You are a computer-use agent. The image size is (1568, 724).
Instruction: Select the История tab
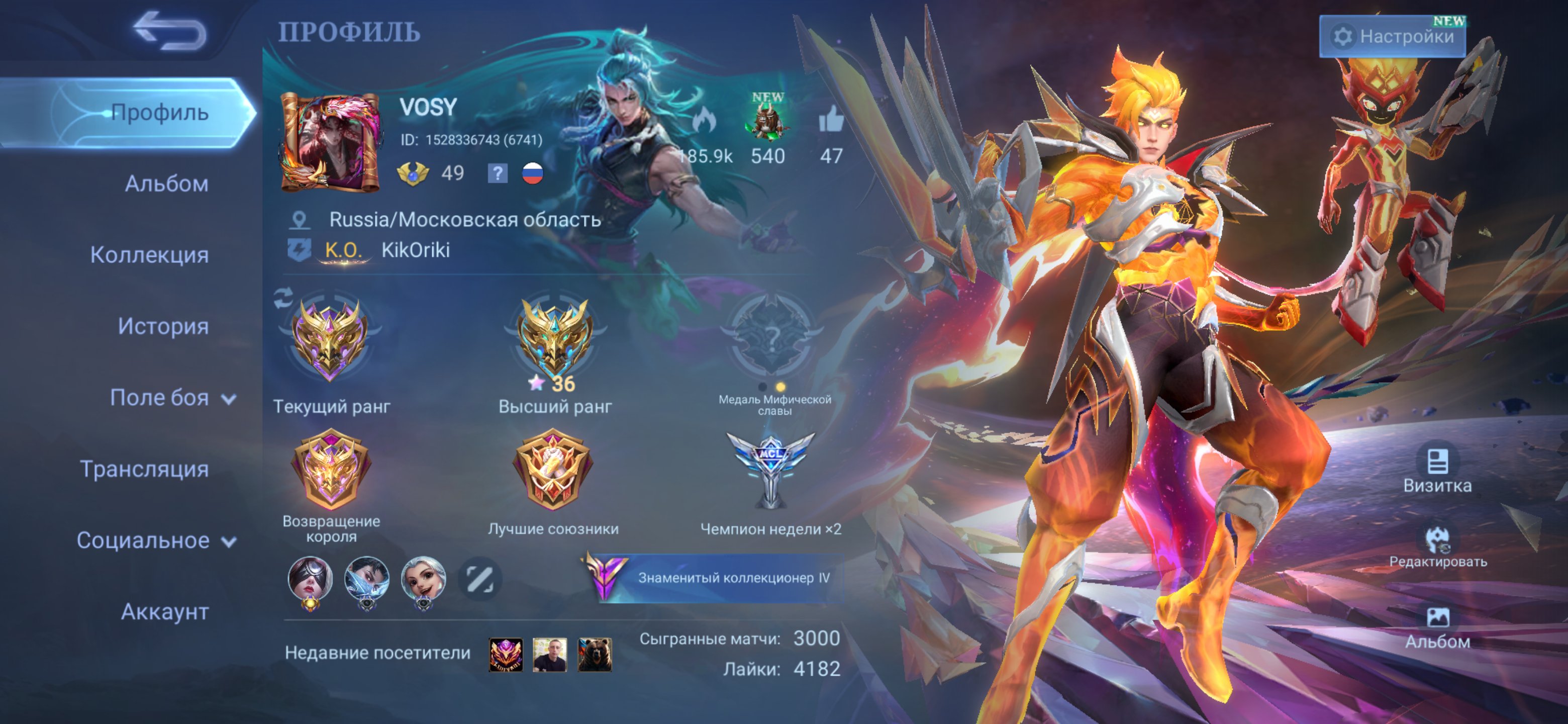(x=163, y=326)
